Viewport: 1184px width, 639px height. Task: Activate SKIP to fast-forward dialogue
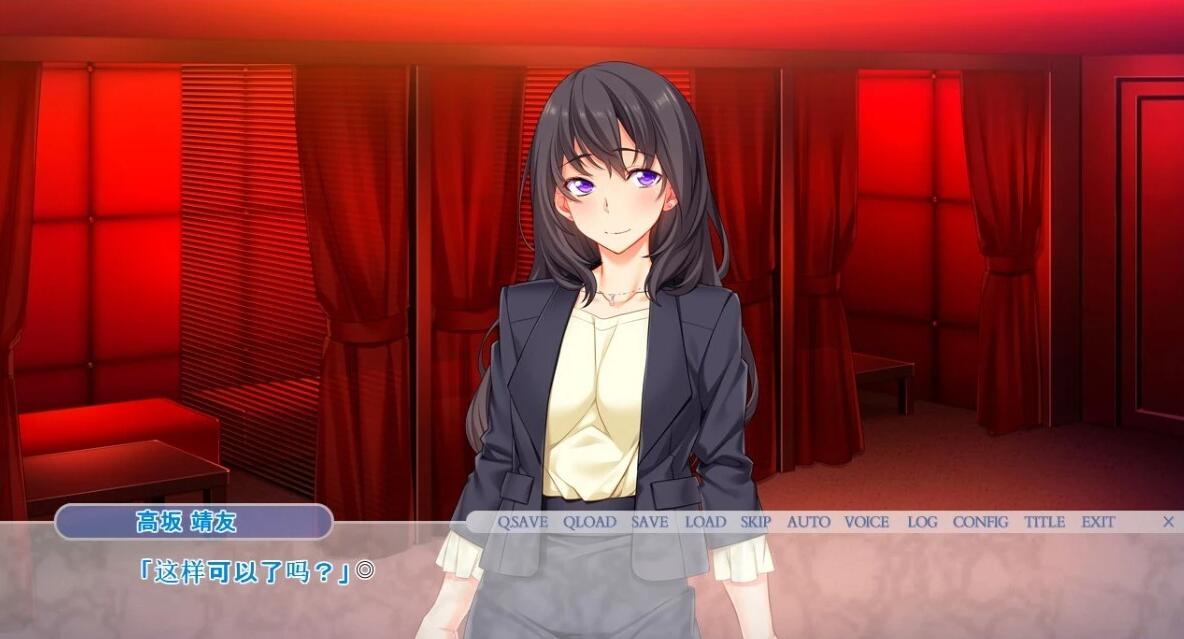tap(755, 522)
